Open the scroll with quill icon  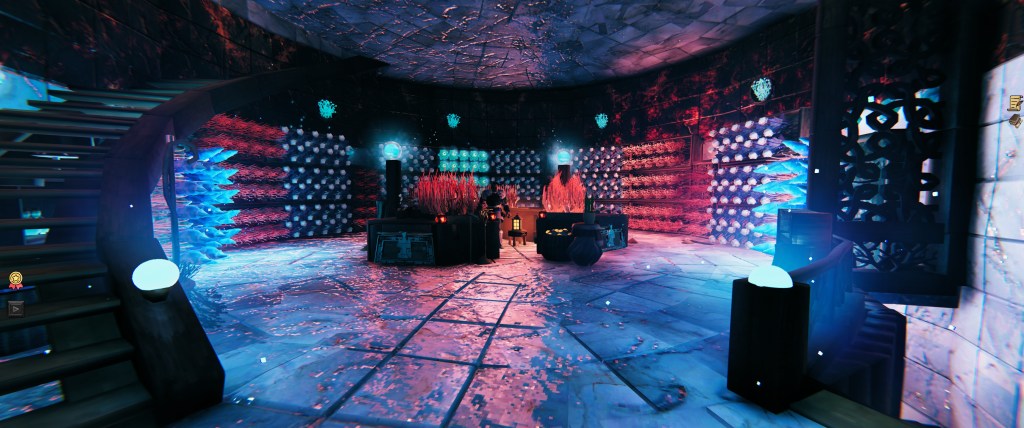[1014, 101]
